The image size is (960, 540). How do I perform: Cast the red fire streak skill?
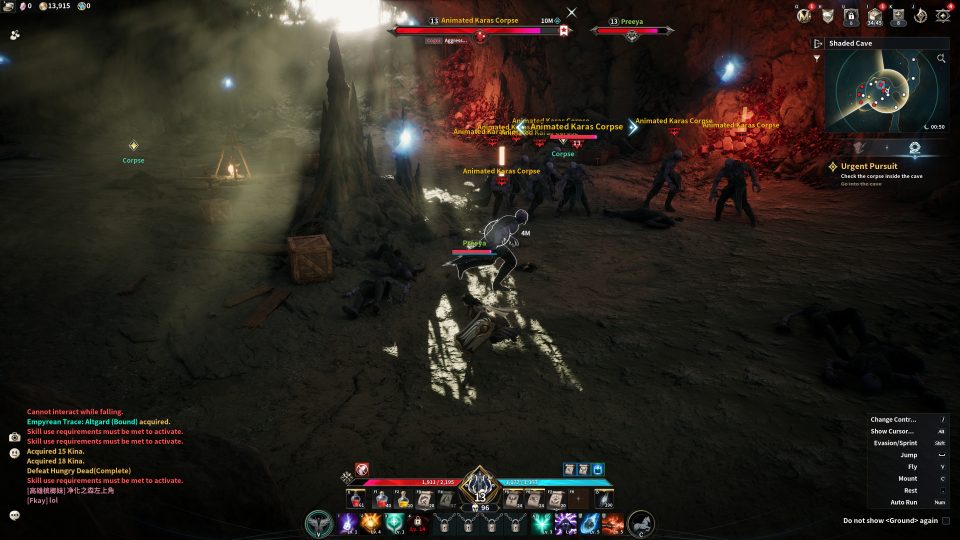[x=611, y=522]
